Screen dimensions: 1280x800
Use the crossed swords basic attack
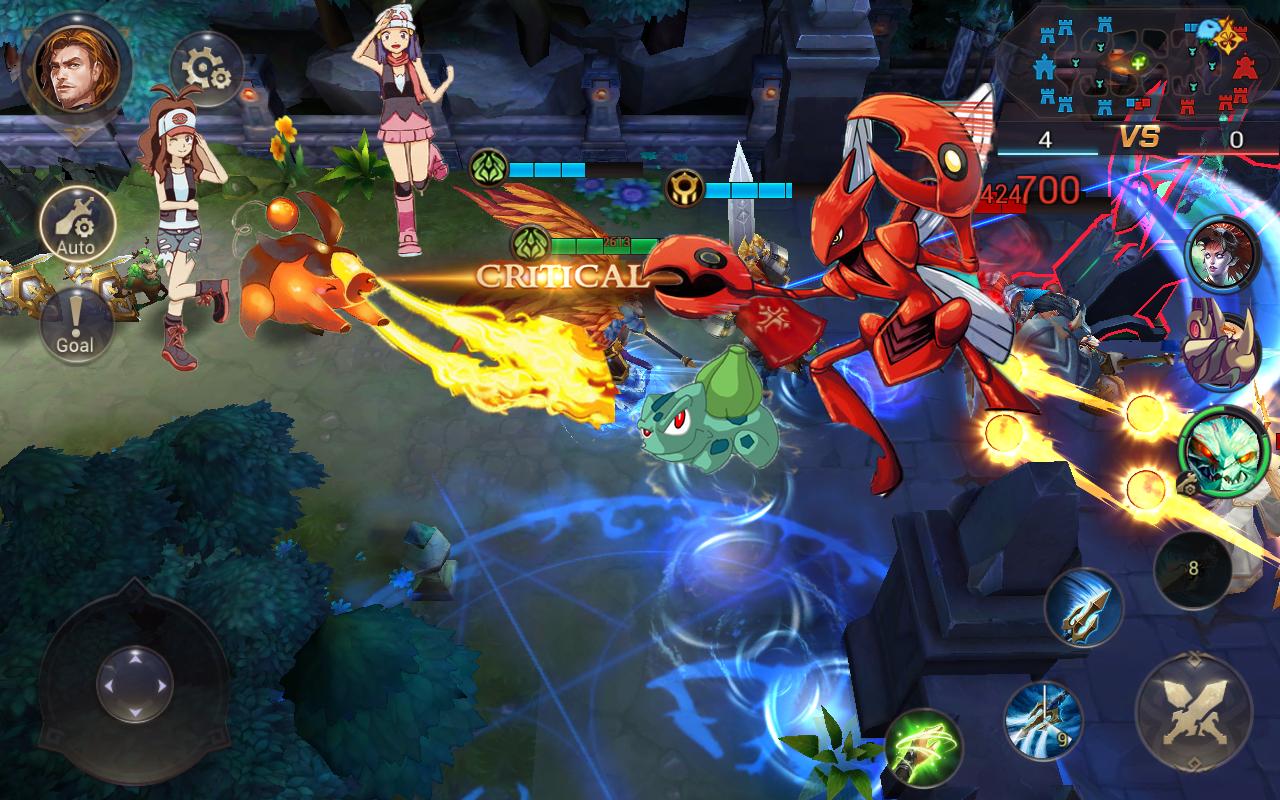[x=1193, y=711]
